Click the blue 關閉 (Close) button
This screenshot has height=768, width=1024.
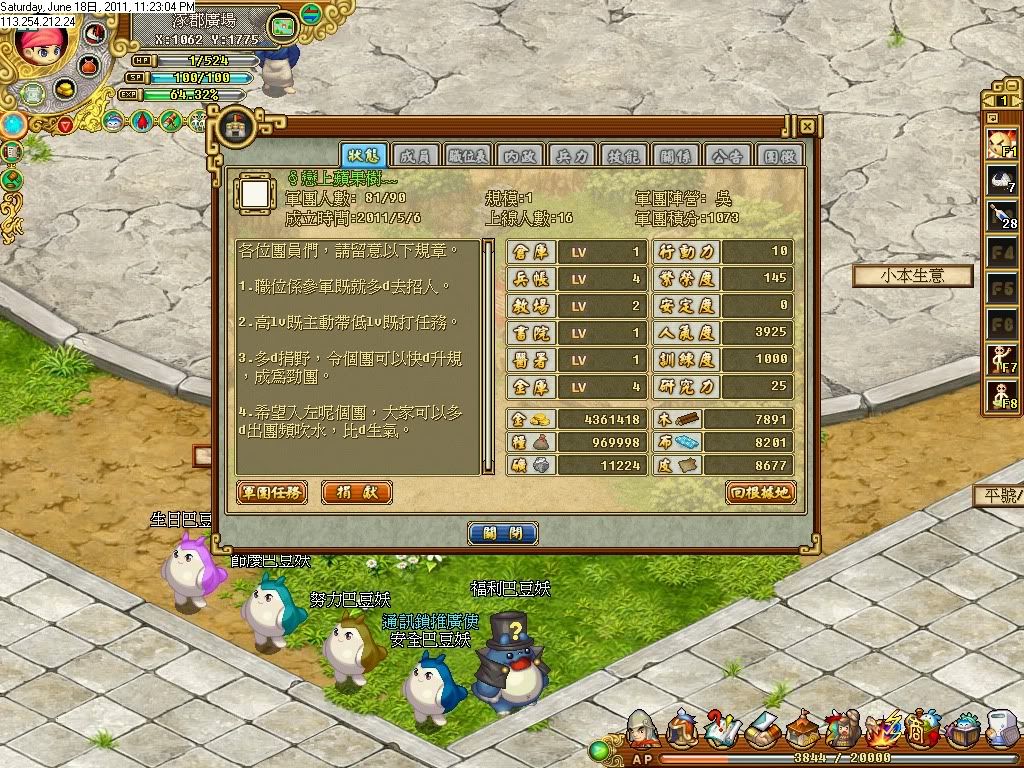coord(503,533)
